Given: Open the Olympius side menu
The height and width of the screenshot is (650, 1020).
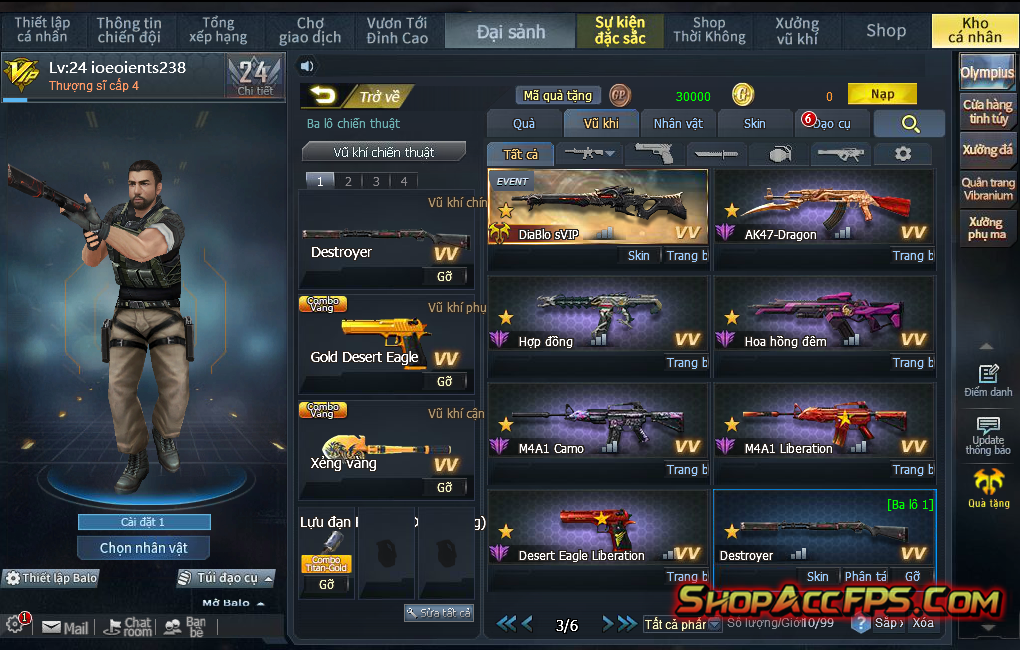Looking at the screenshot, I should 987,73.
